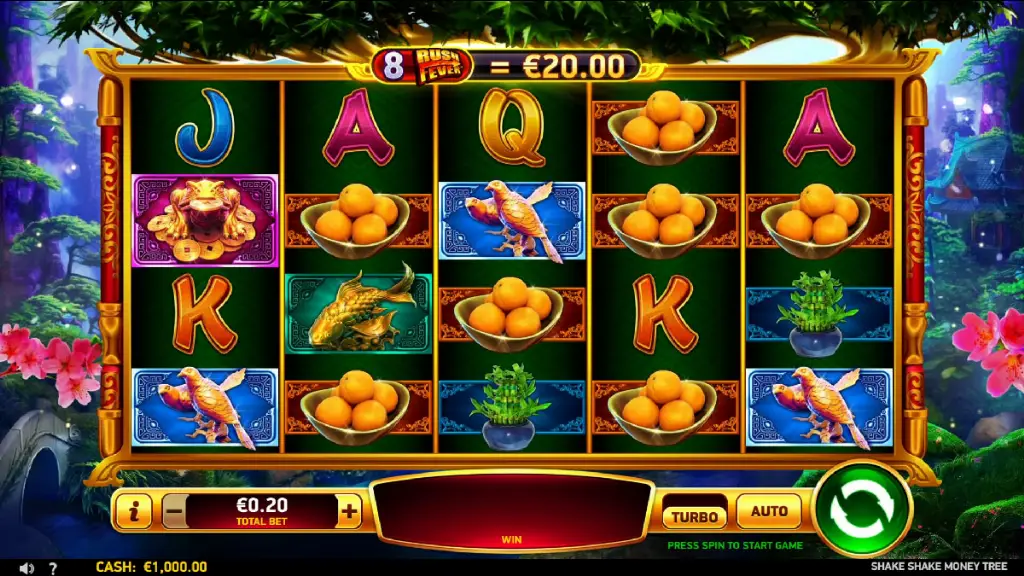
Task: Toggle the sound speaker icon
Action: pos(27,567)
